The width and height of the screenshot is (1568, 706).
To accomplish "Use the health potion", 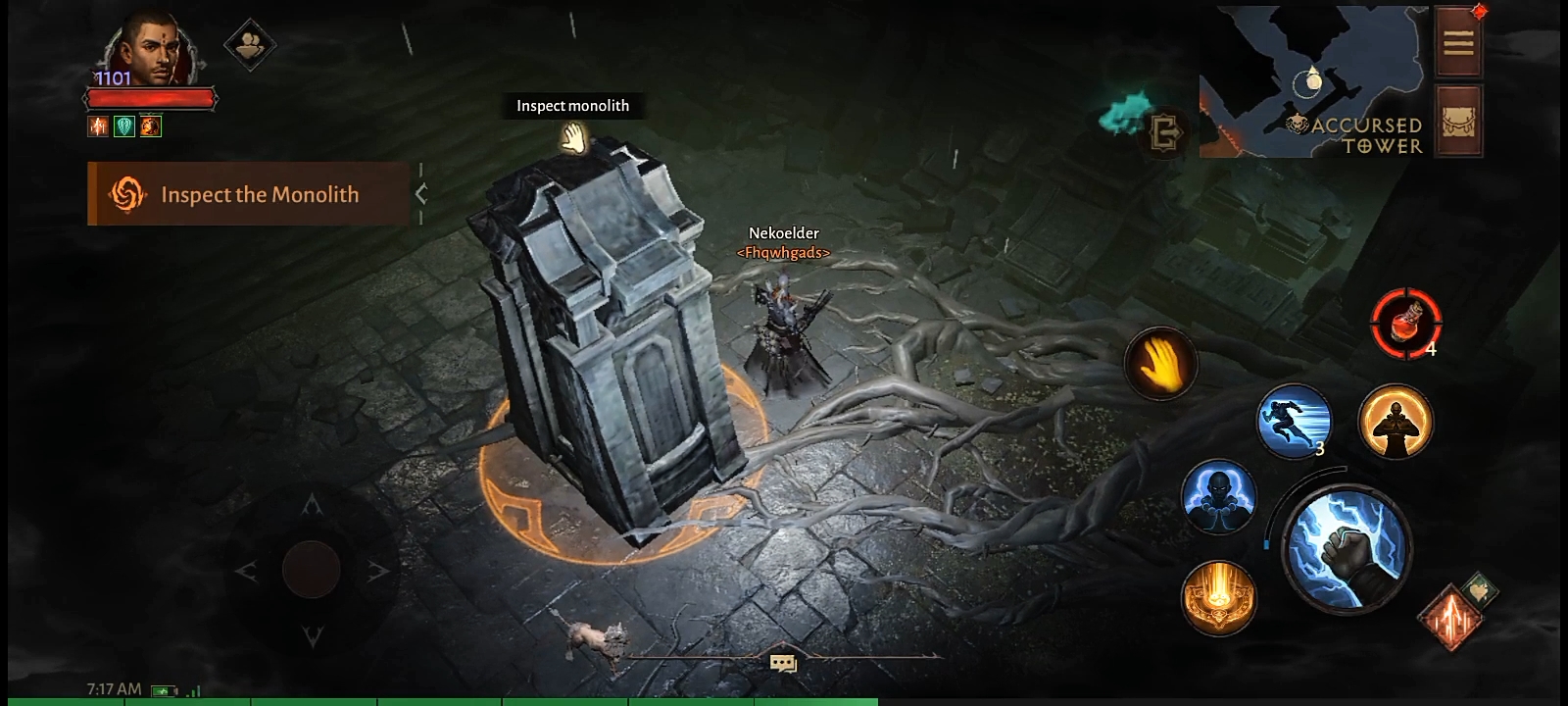I will tap(1406, 322).
